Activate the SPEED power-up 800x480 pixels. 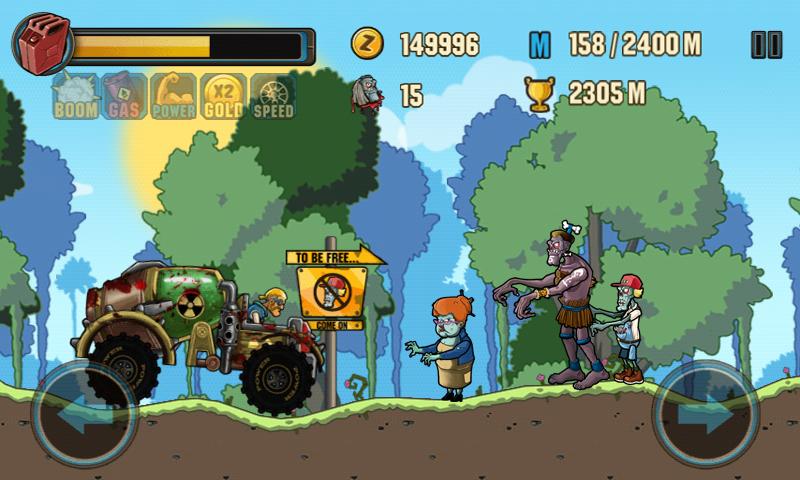(x=273, y=97)
